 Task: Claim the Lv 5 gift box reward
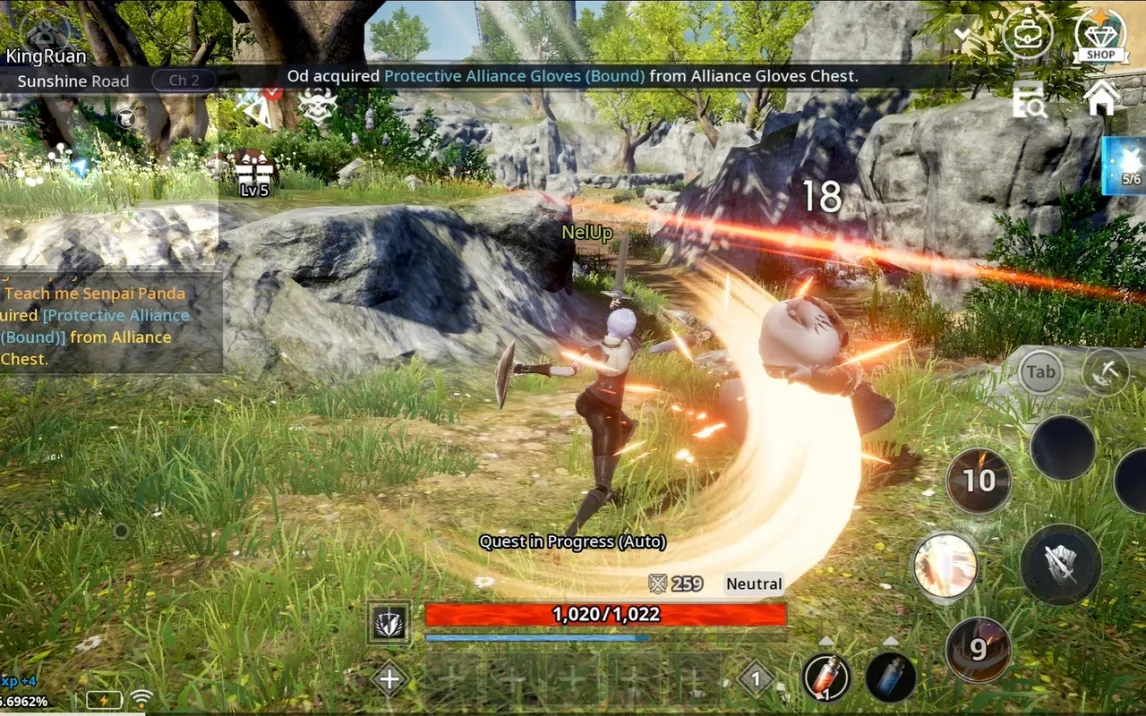click(x=254, y=172)
